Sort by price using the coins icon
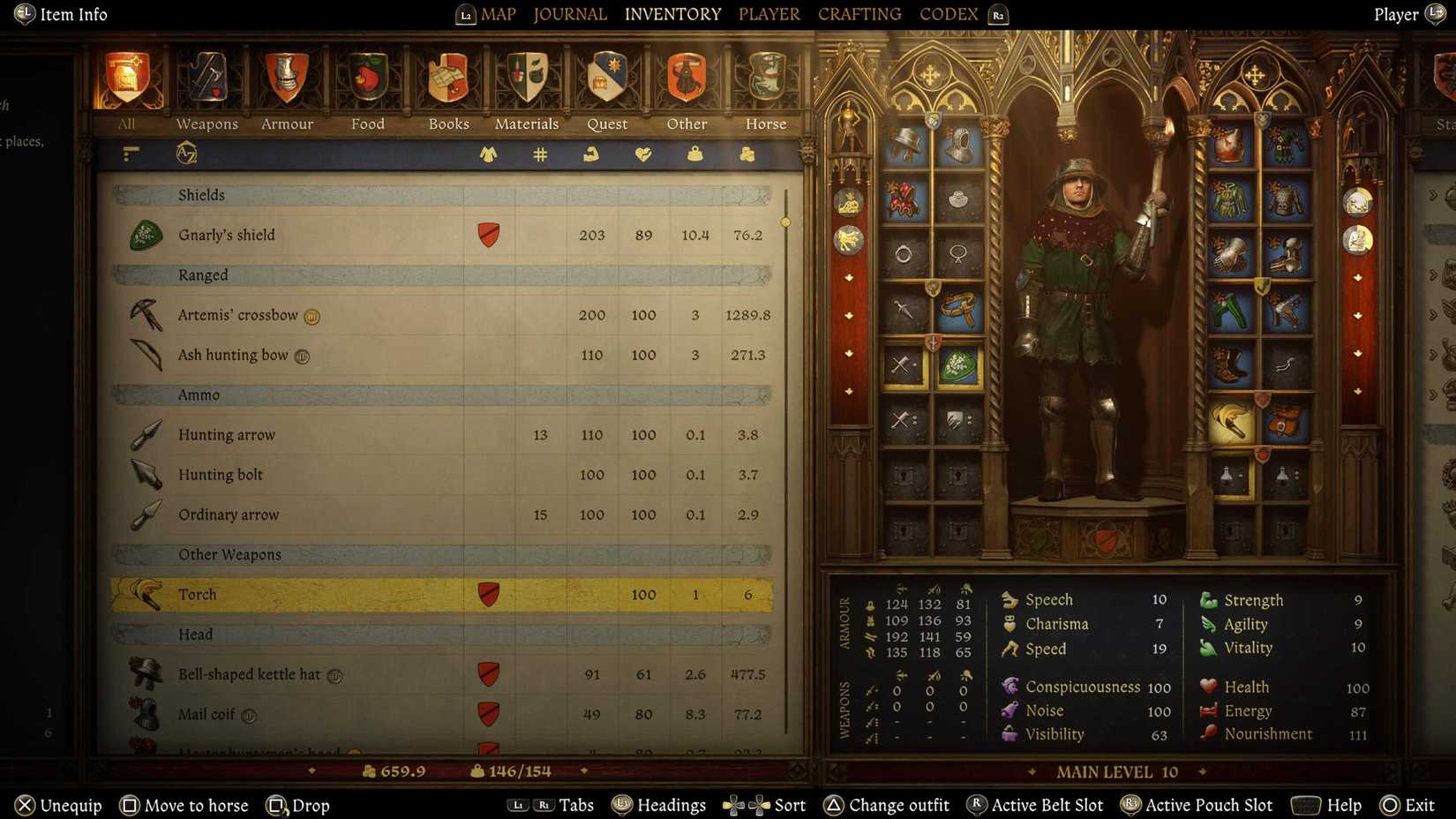The image size is (1456, 819). [x=747, y=154]
